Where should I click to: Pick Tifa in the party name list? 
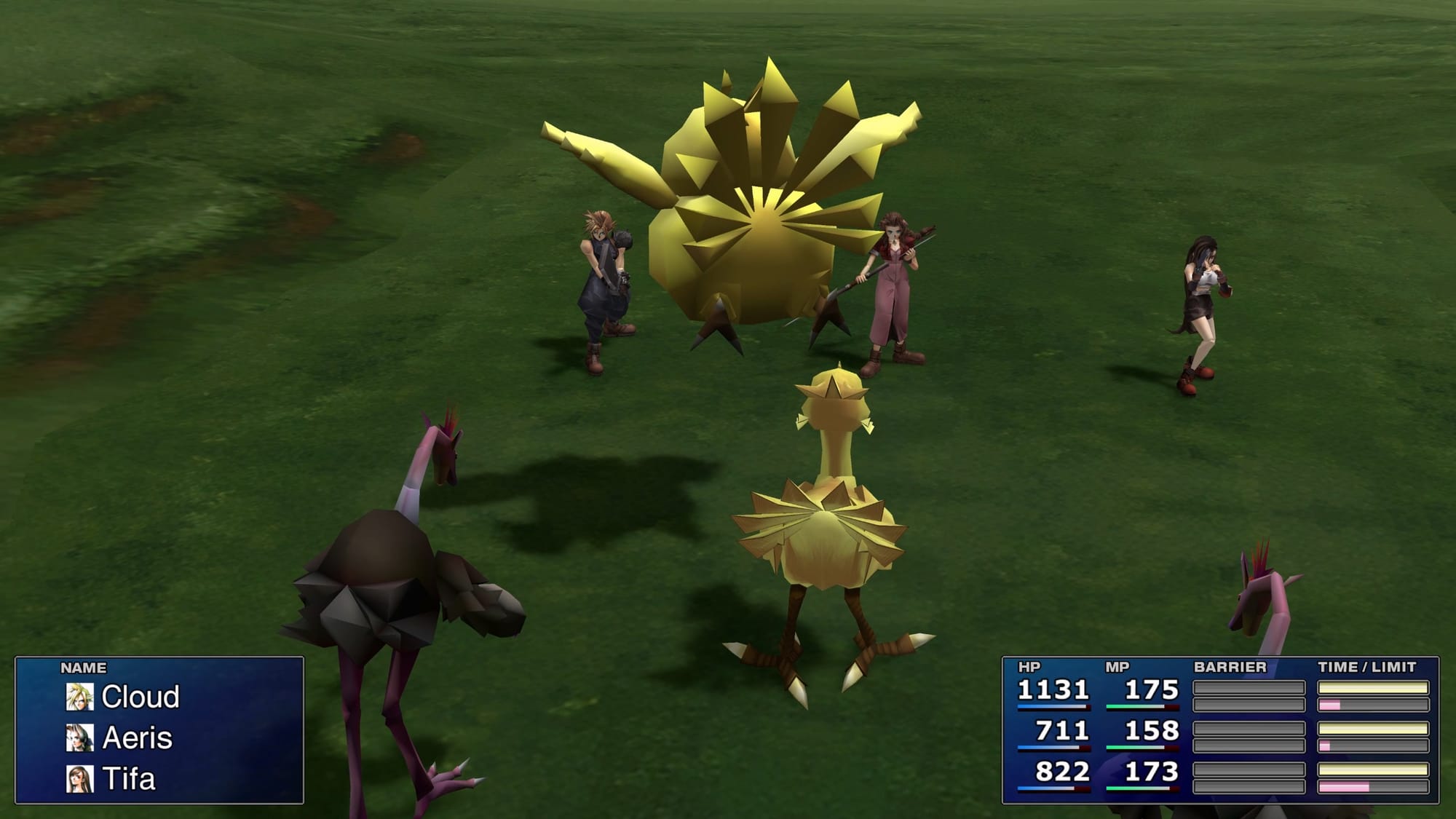[x=128, y=779]
